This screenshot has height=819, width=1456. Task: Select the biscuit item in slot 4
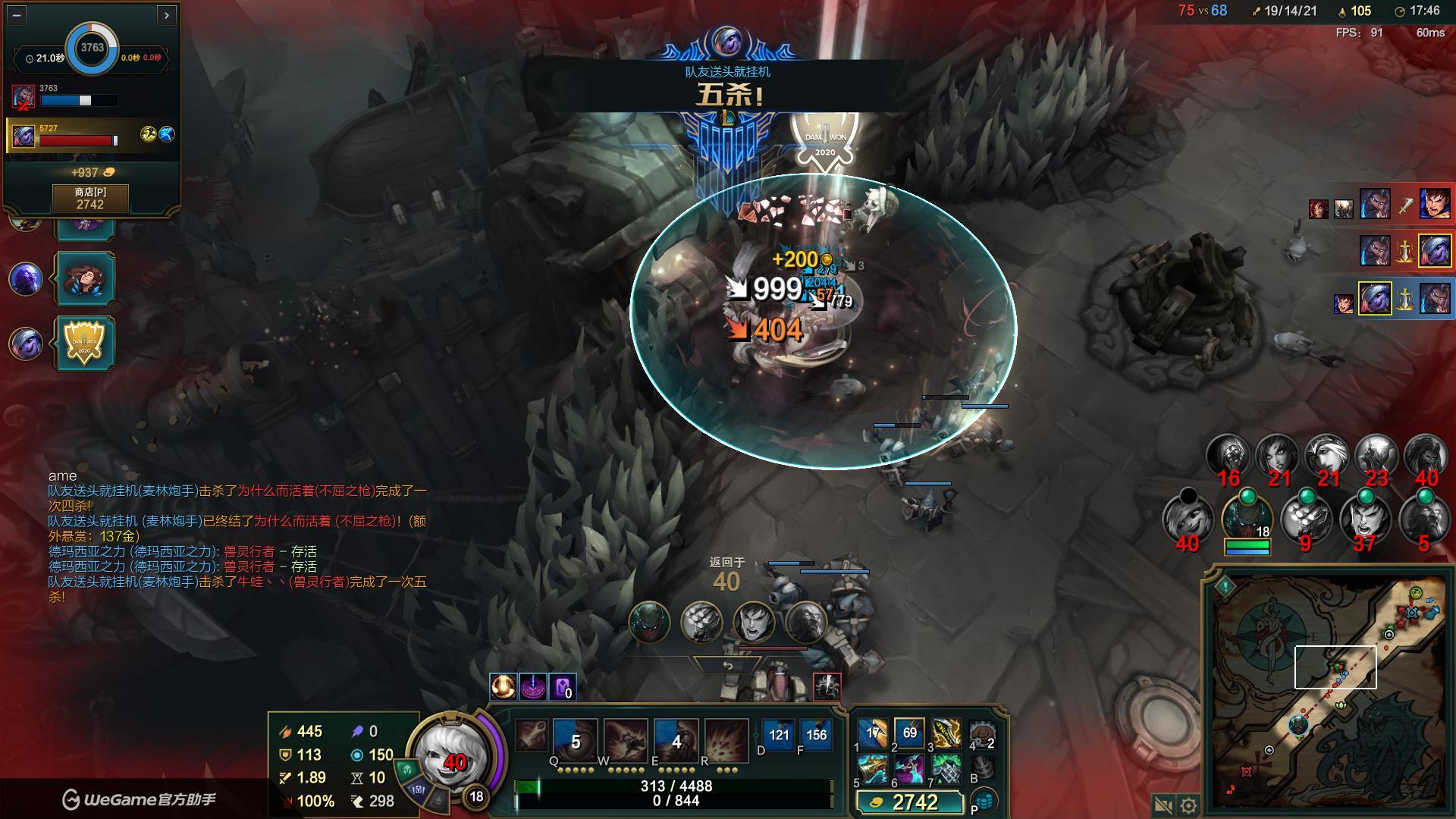point(983,733)
